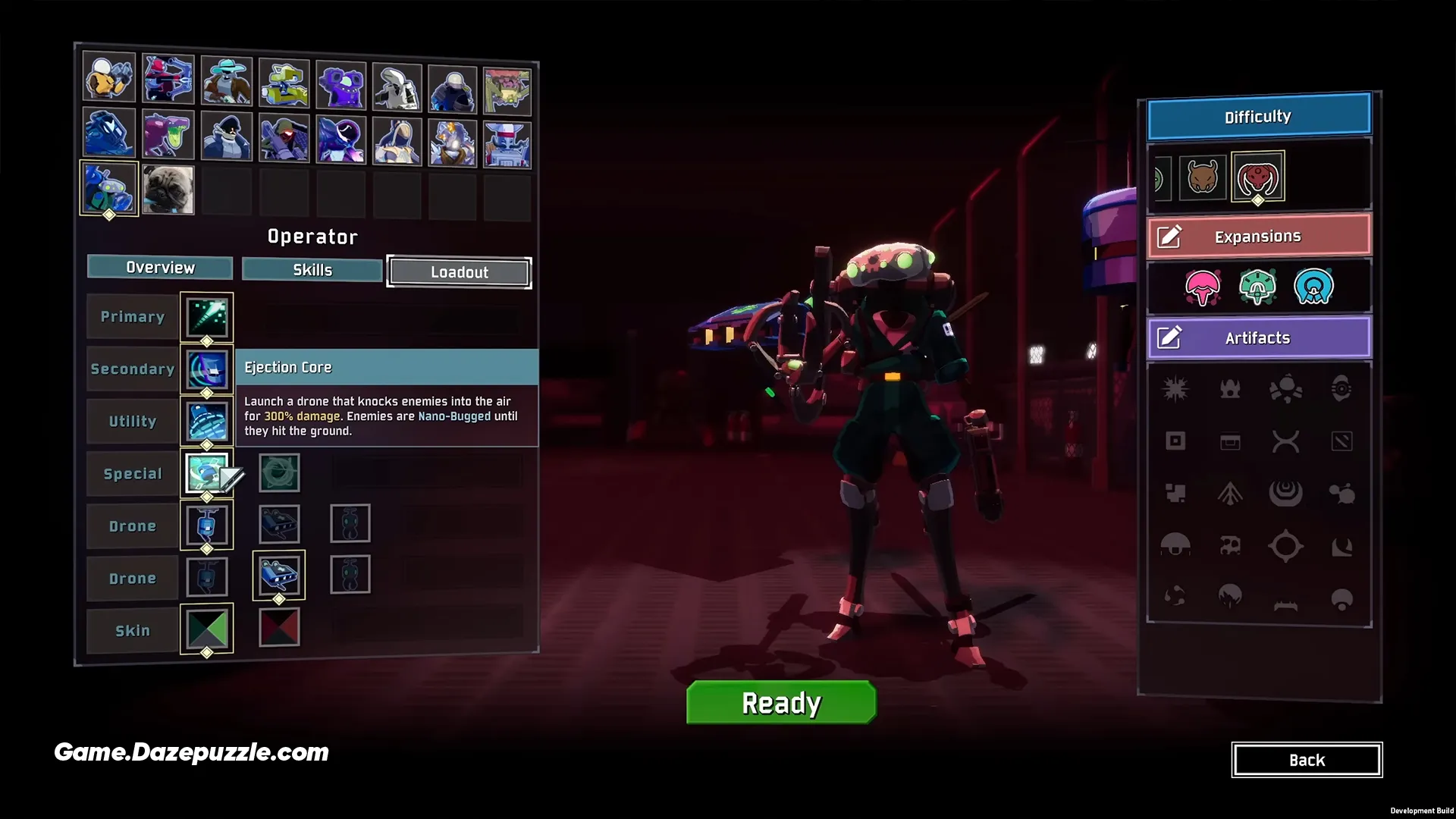Image resolution: width=1456 pixels, height=819 pixels.
Task: Enable the third ghost drone option
Action: [x=350, y=523]
